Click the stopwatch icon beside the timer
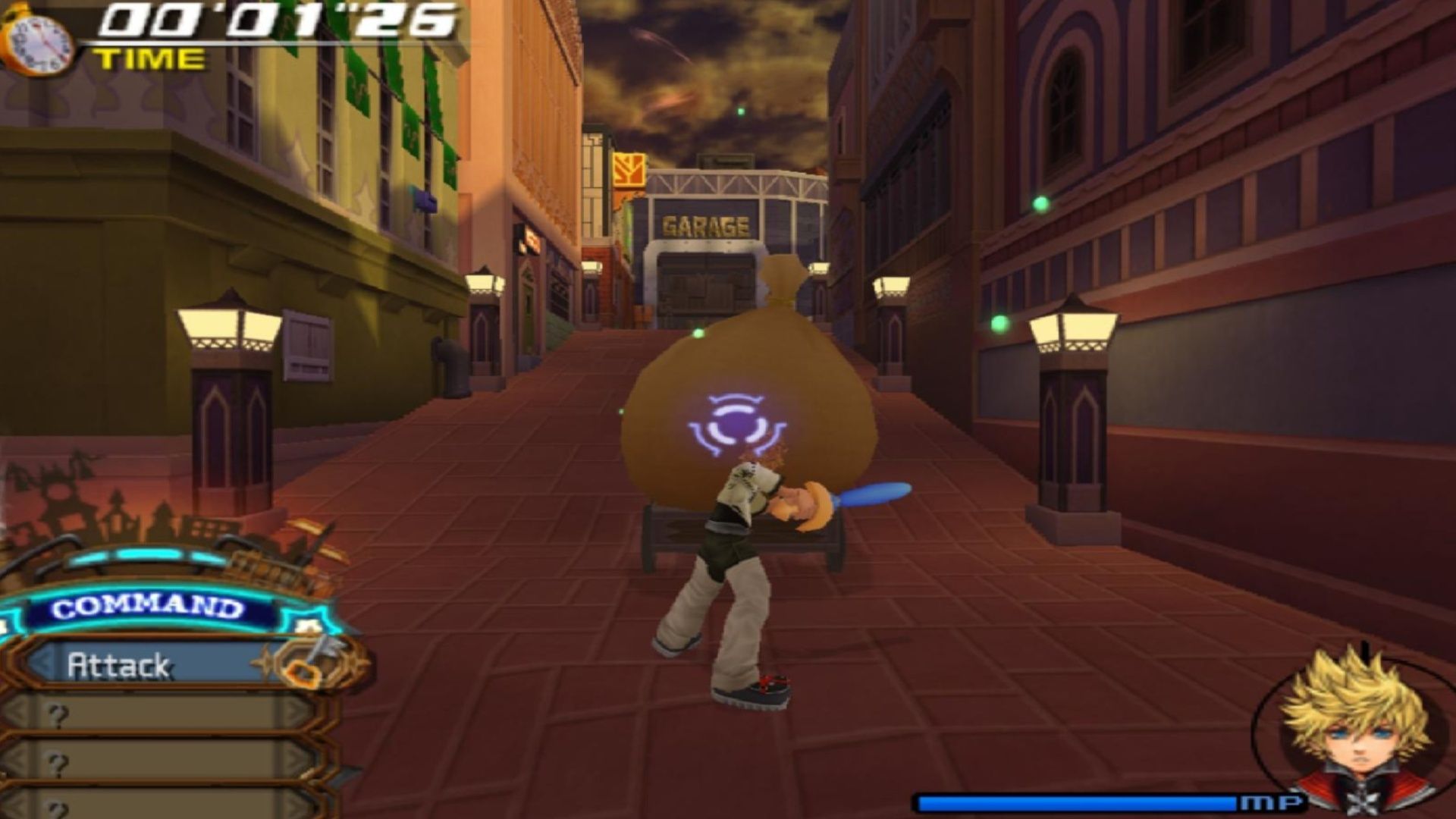The width and height of the screenshot is (1456, 819). click(38, 42)
